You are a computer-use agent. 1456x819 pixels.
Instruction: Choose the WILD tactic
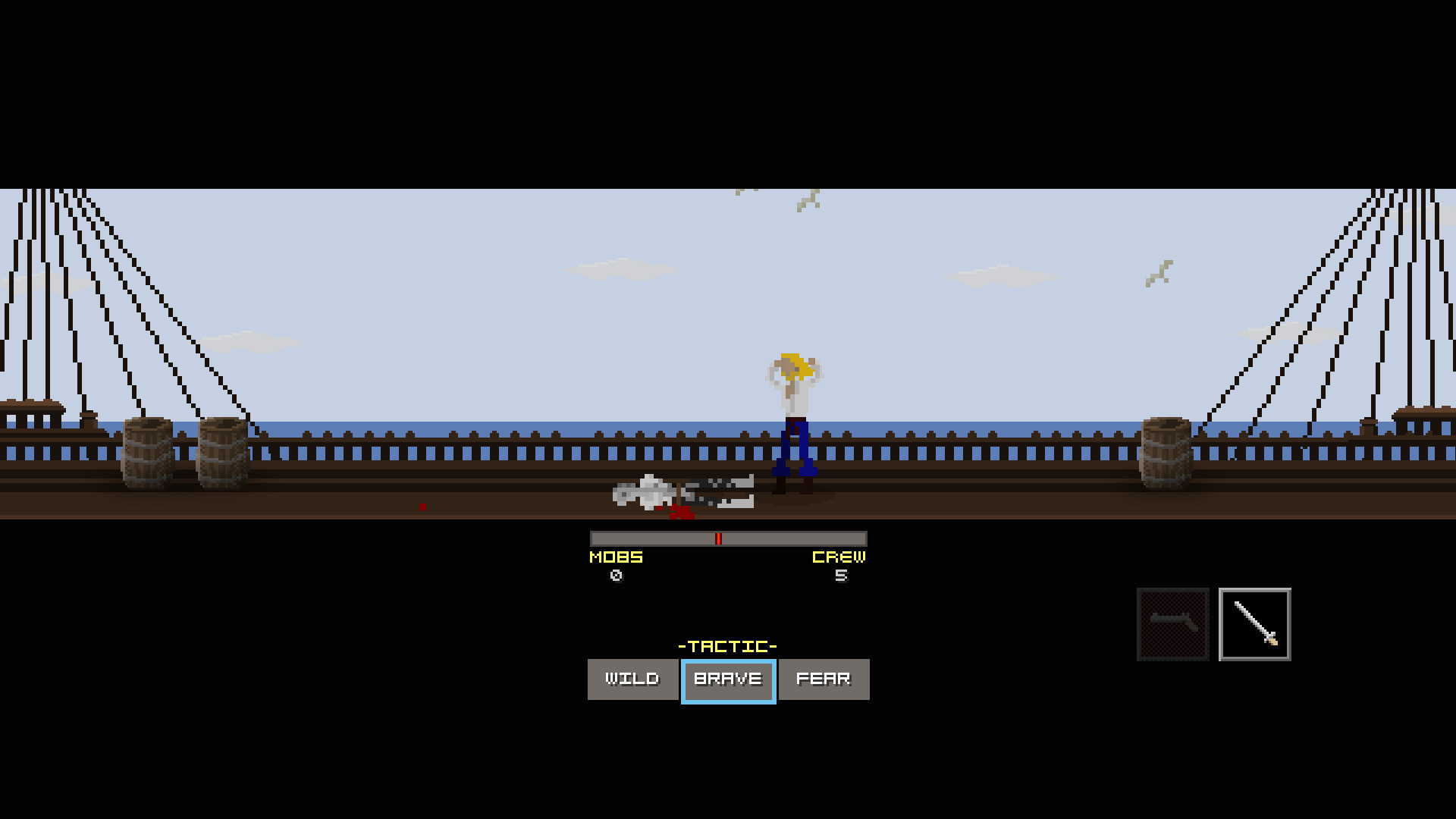632,679
